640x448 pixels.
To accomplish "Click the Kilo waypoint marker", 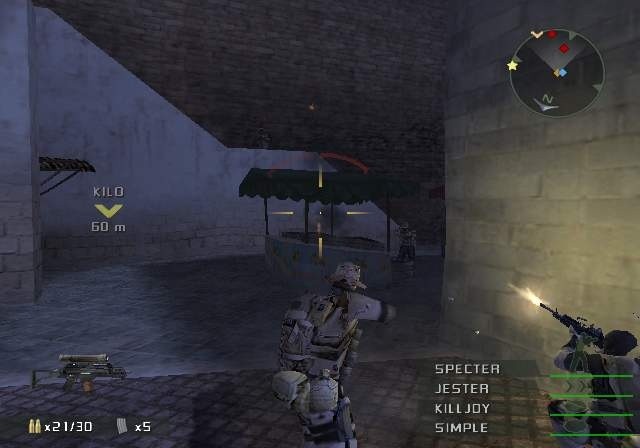I will tap(109, 210).
